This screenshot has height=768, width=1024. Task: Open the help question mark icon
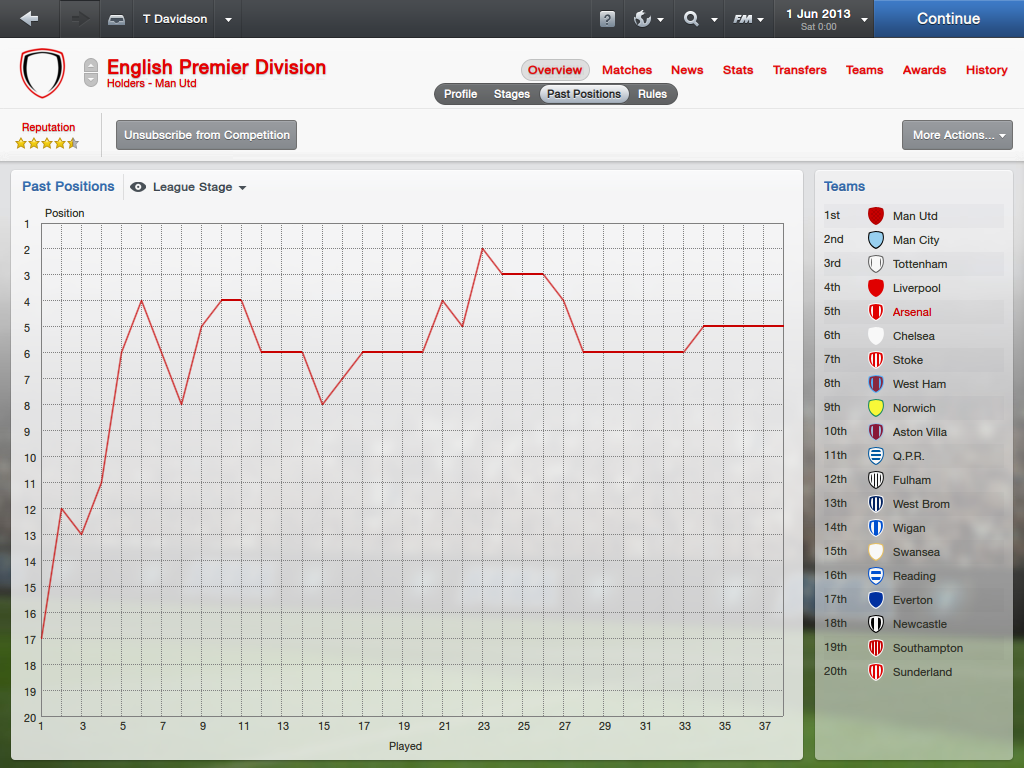coord(607,19)
